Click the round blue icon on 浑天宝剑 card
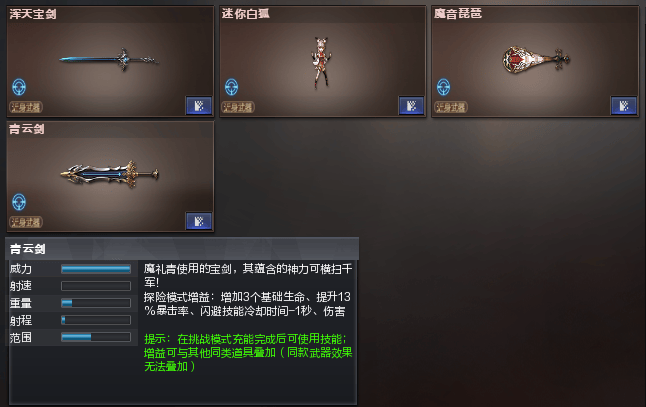 (x=19, y=87)
